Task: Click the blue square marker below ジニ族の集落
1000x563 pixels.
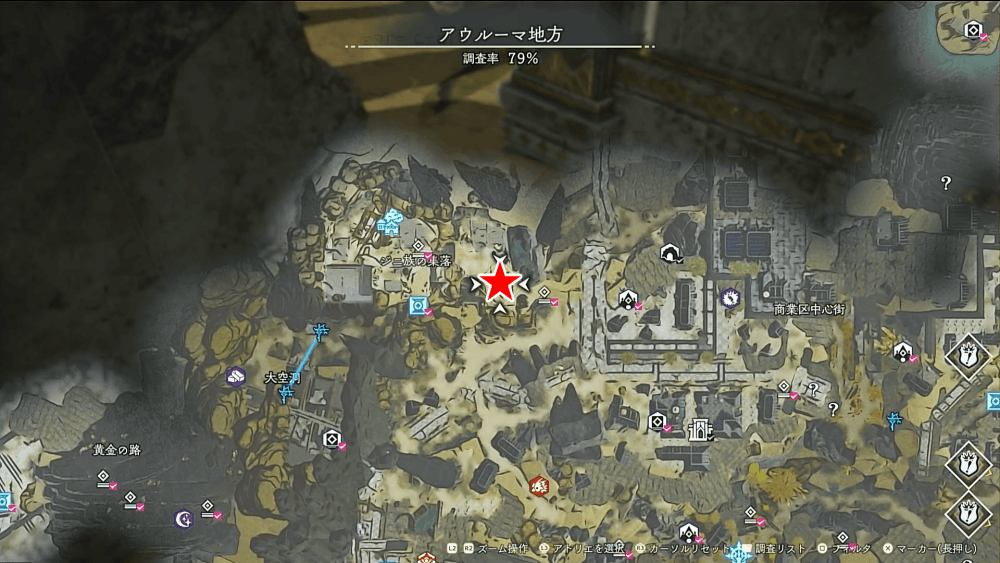Action: [x=418, y=307]
